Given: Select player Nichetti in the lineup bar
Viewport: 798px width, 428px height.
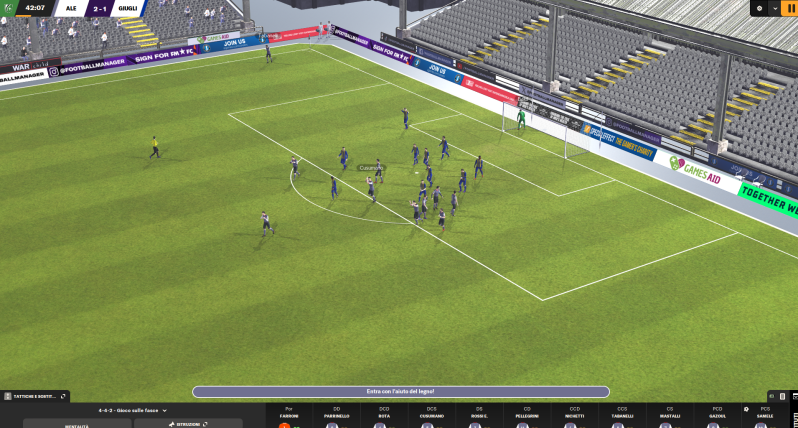Looking at the screenshot, I should click(574, 415).
